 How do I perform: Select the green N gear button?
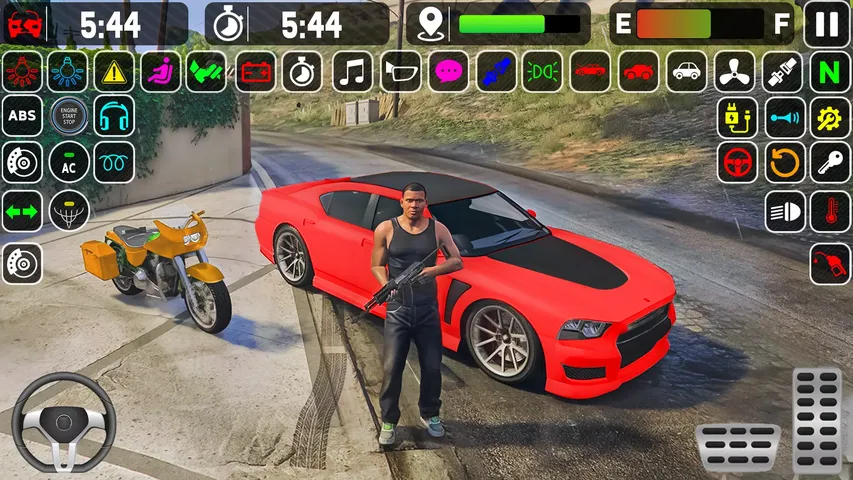(829, 71)
